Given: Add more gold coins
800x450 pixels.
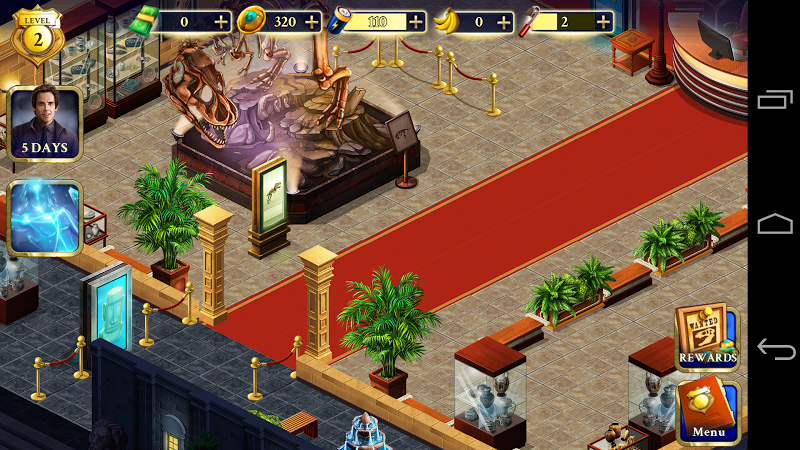Looking at the screenshot, I should [x=312, y=22].
